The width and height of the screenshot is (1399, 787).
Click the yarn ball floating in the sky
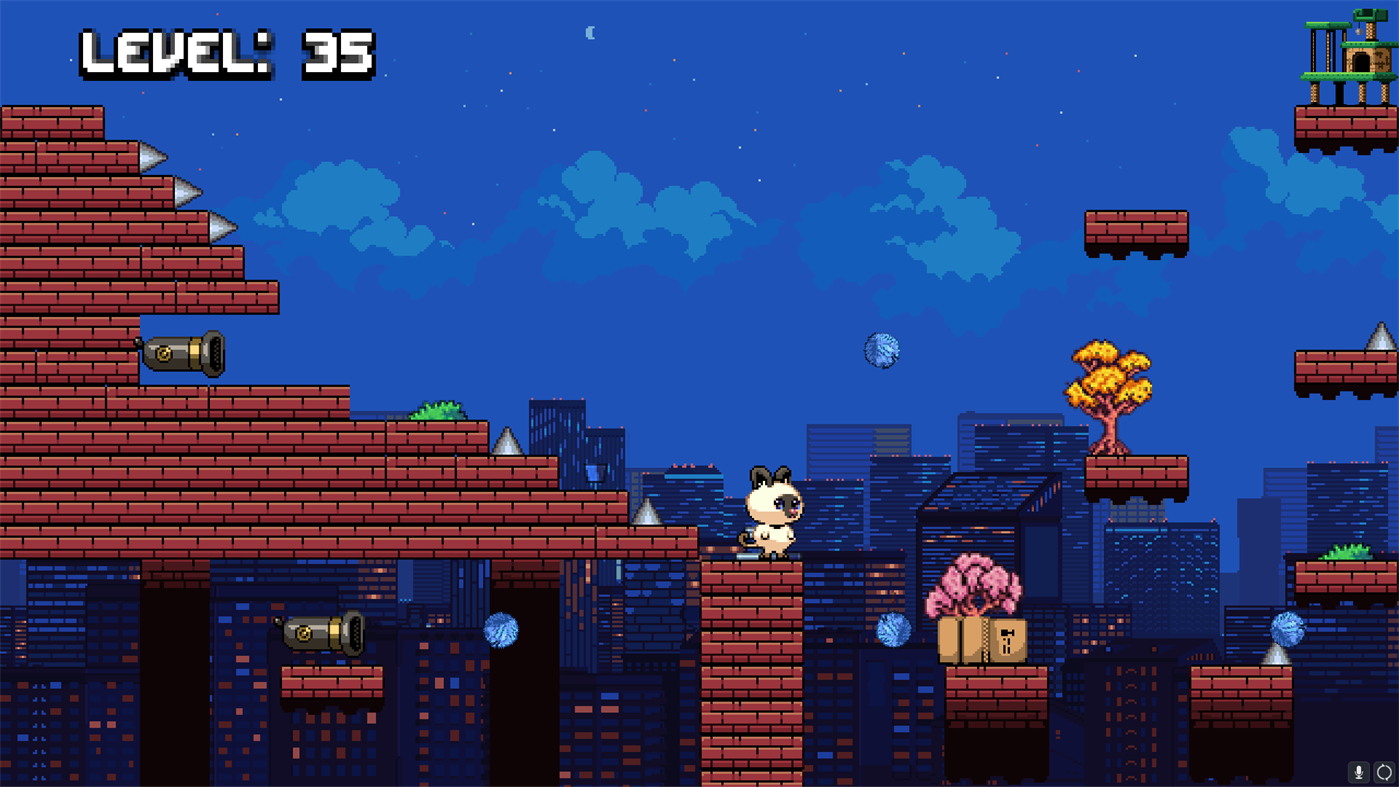tap(880, 352)
